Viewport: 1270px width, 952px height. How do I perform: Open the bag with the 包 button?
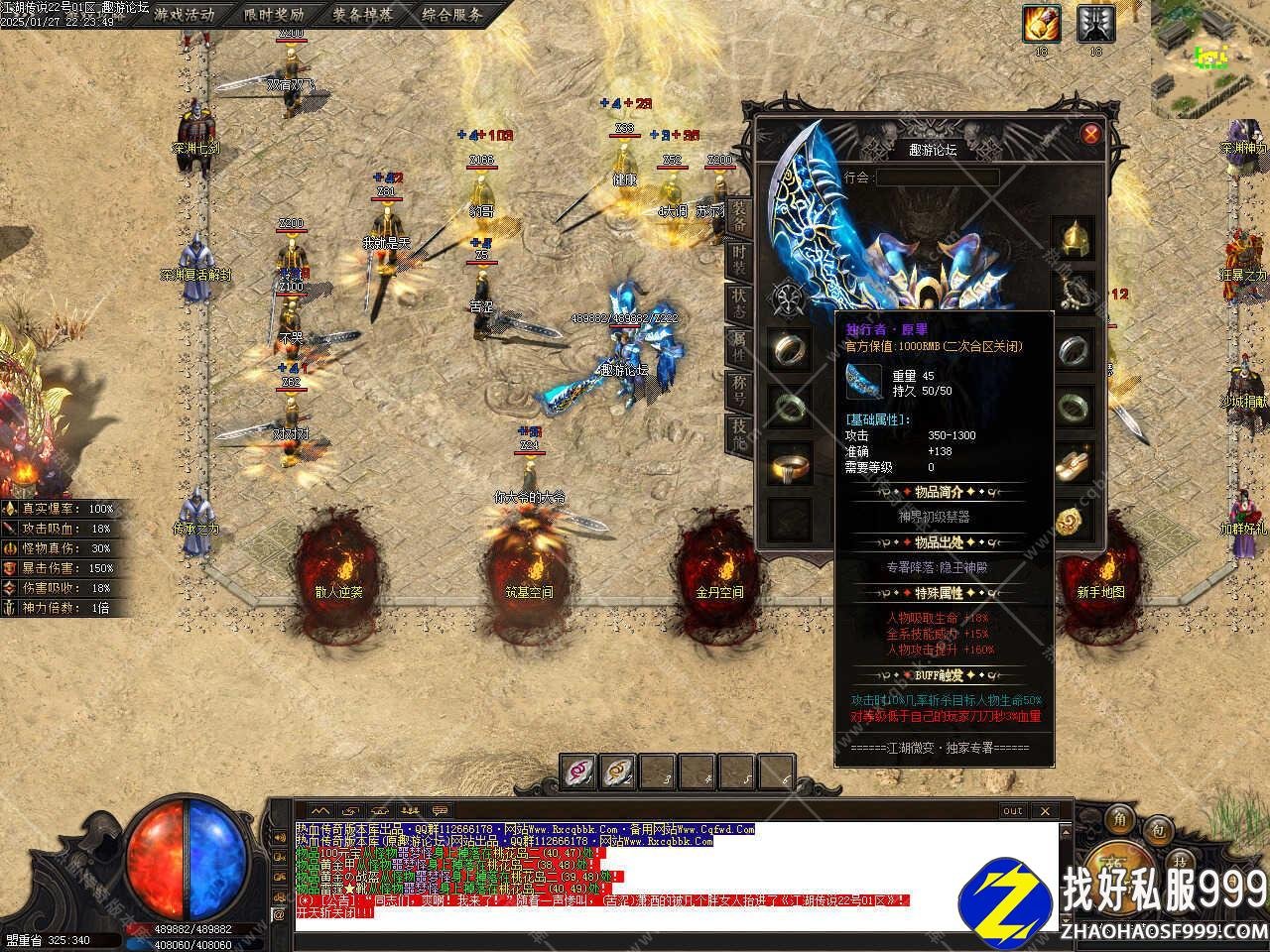(x=1156, y=828)
